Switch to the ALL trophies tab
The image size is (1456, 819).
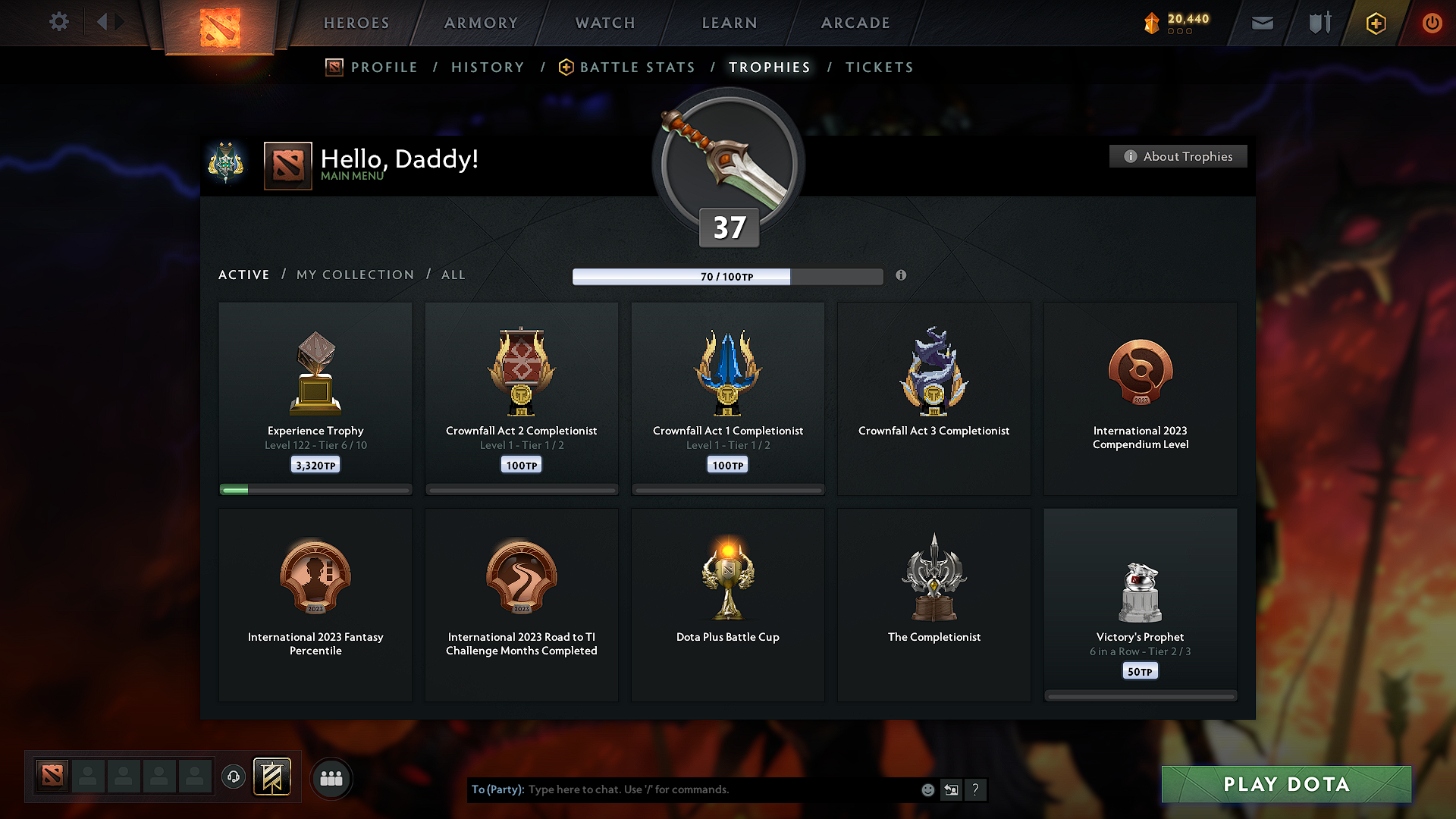click(453, 275)
